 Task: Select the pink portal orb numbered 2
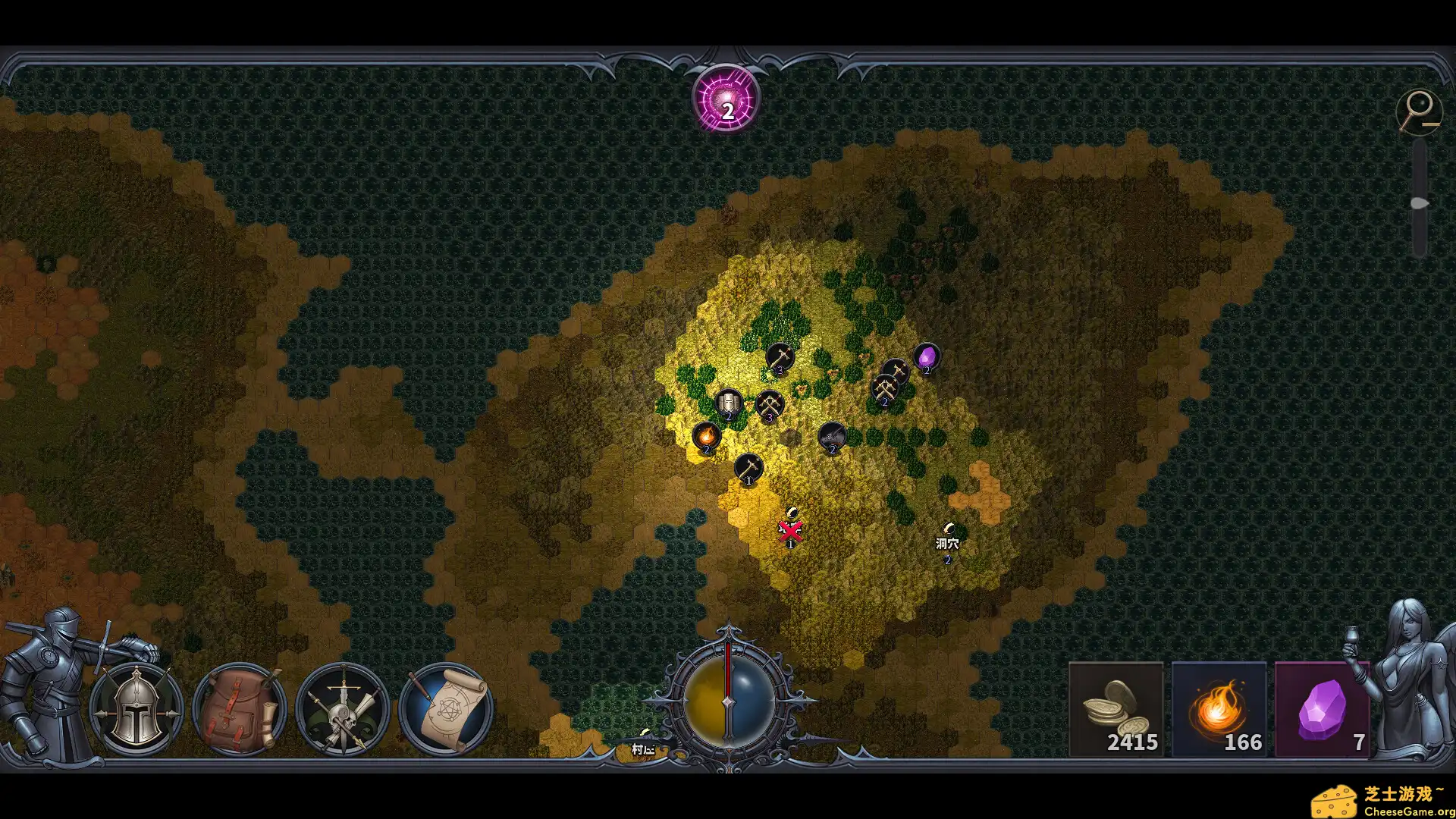tap(726, 100)
